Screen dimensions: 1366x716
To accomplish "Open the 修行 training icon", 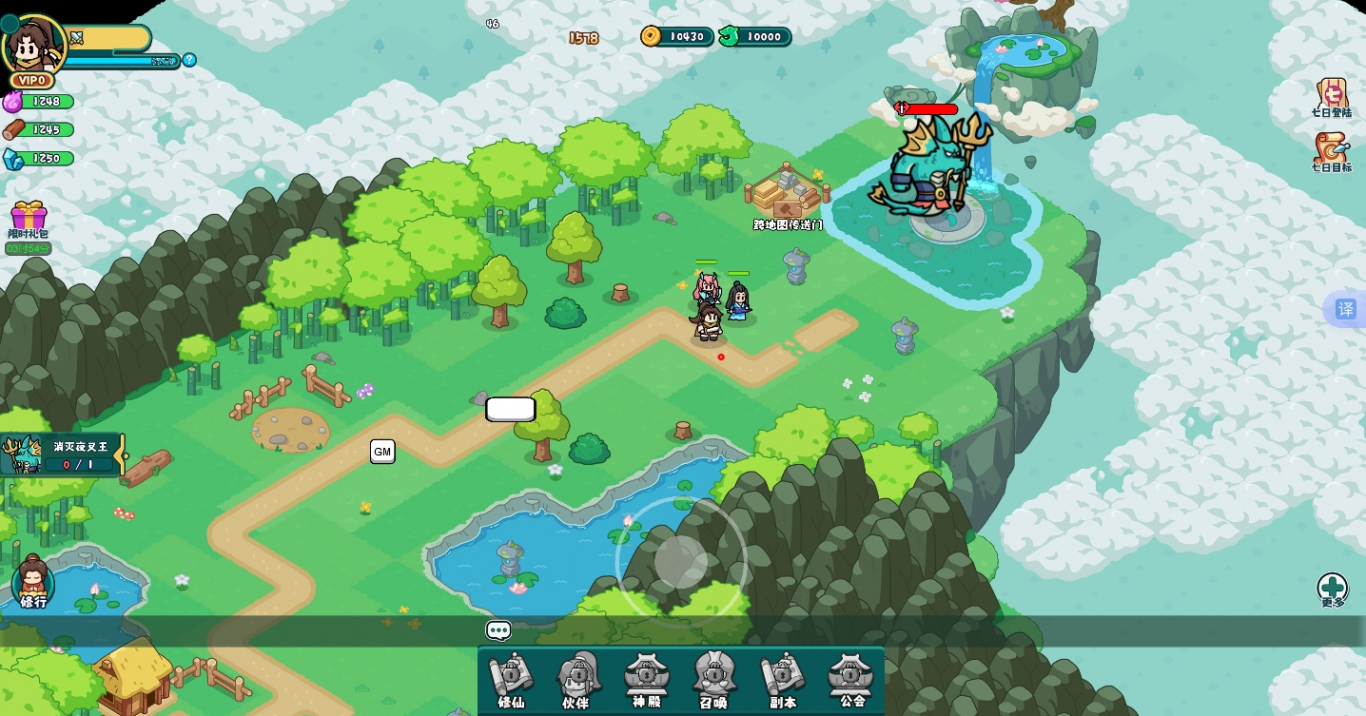I will tap(33, 582).
